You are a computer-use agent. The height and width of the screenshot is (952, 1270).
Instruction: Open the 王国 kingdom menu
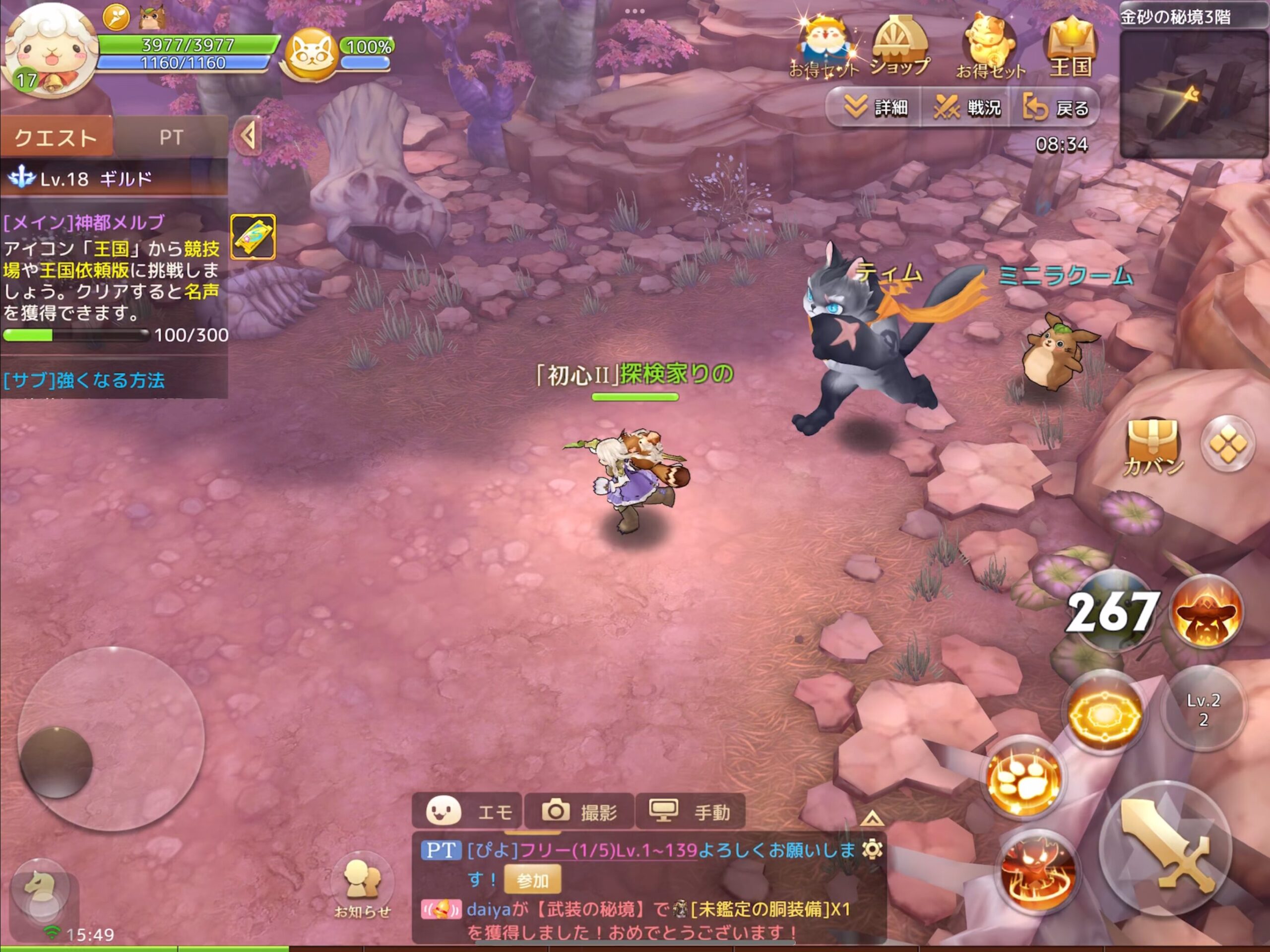tap(1070, 48)
